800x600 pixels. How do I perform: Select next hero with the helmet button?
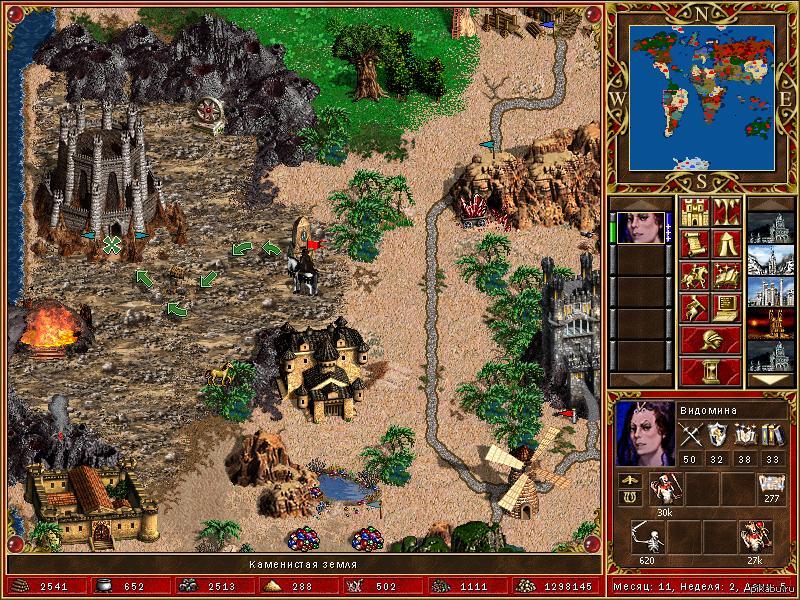click(x=710, y=339)
